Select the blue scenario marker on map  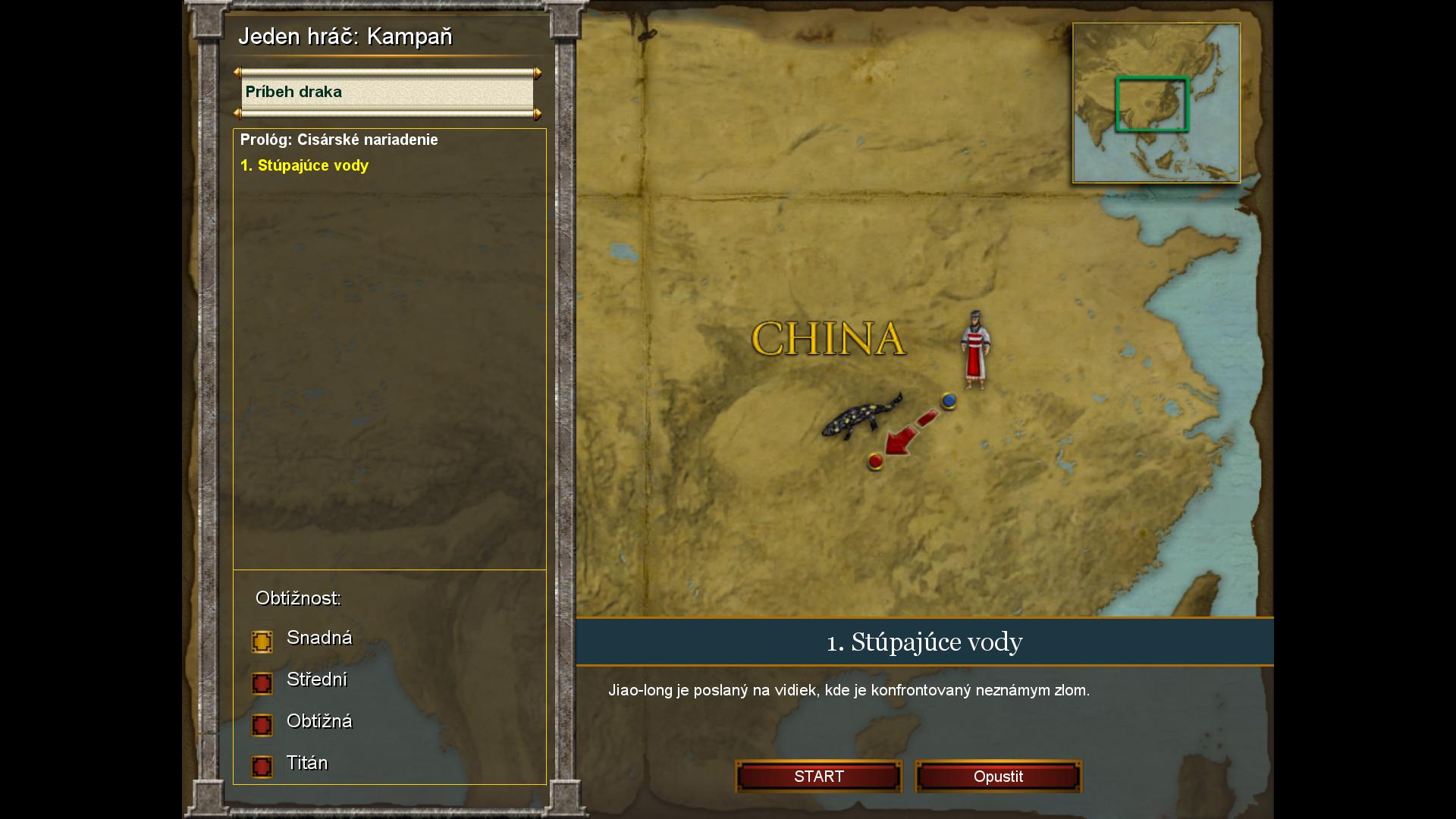click(x=949, y=400)
